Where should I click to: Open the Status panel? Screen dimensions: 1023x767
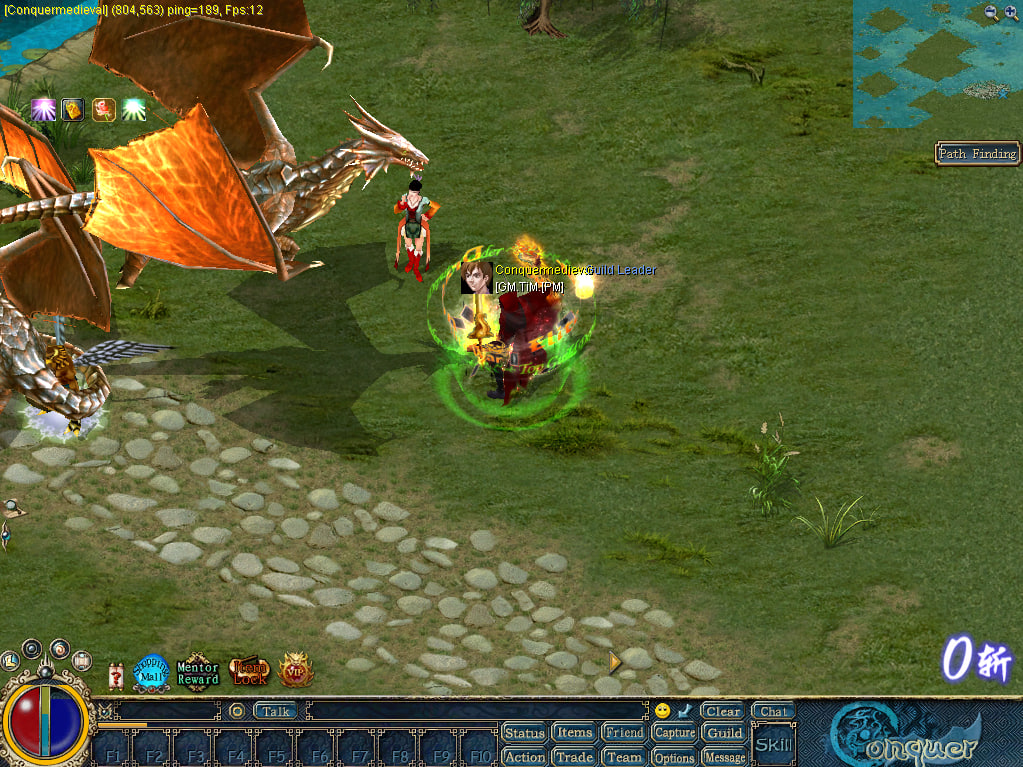(x=524, y=733)
